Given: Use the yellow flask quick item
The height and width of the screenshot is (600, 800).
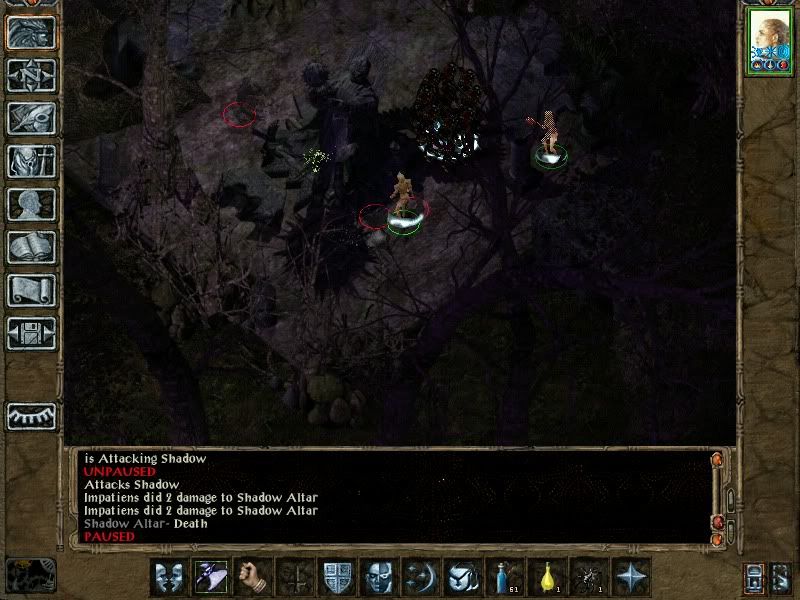Looking at the screenshot, I should pos(548,577).
